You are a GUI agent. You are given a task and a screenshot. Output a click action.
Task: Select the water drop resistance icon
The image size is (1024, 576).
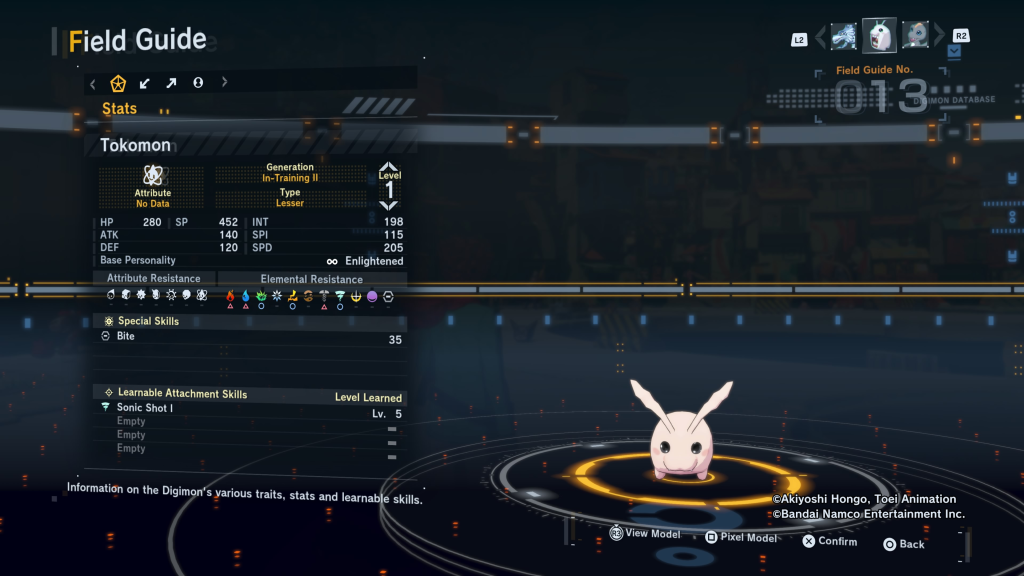[x=246, y=296]
